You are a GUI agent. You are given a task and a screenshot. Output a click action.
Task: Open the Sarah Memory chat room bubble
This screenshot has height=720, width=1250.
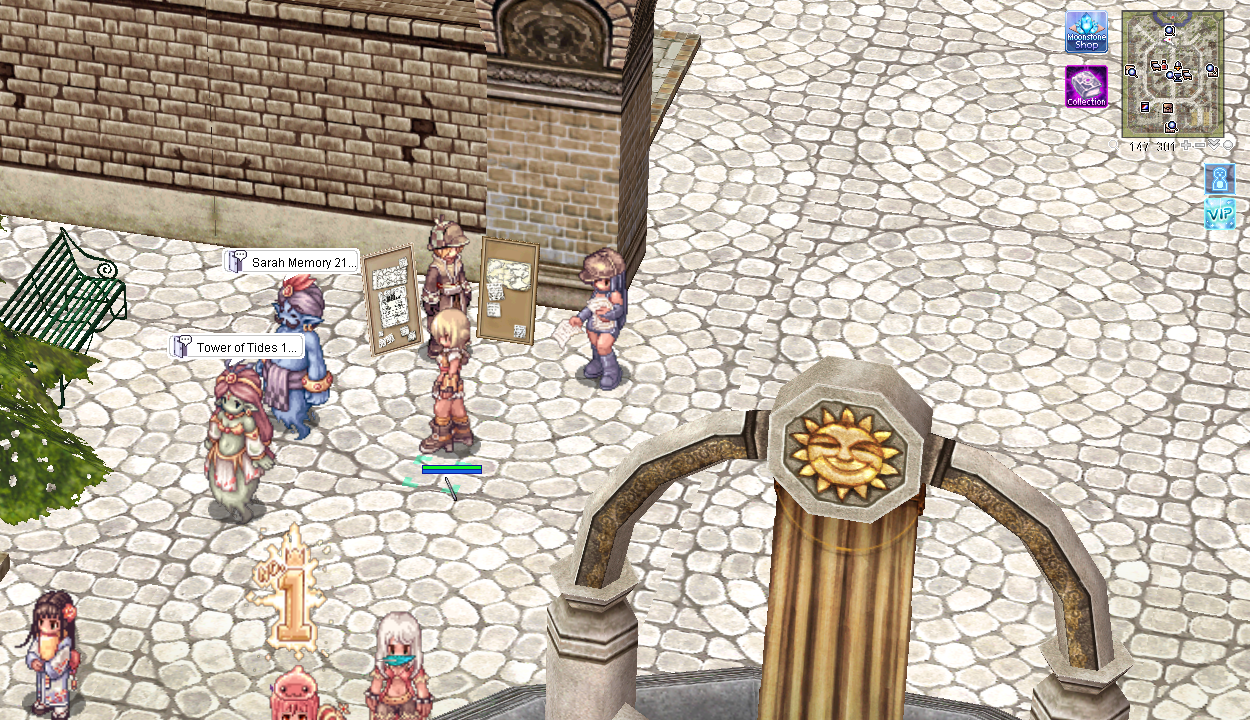(291, 262)
